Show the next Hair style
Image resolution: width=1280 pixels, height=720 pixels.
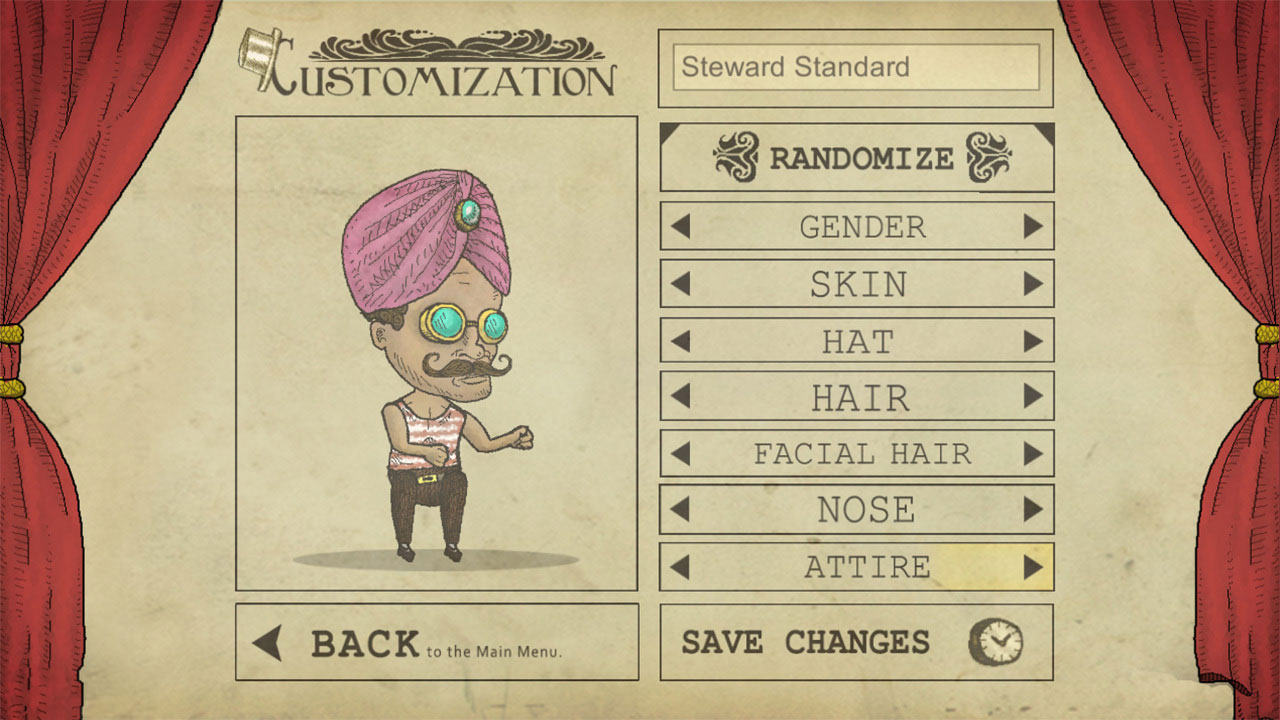pos(1035,397)
